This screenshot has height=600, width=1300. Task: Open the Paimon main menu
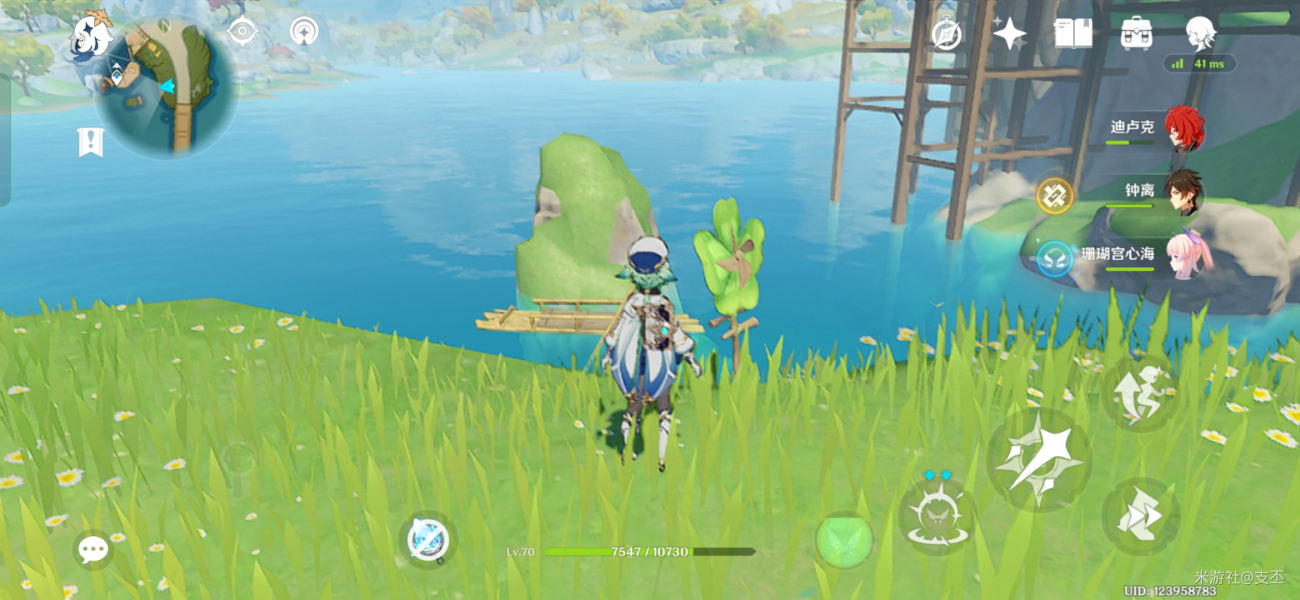90,37
